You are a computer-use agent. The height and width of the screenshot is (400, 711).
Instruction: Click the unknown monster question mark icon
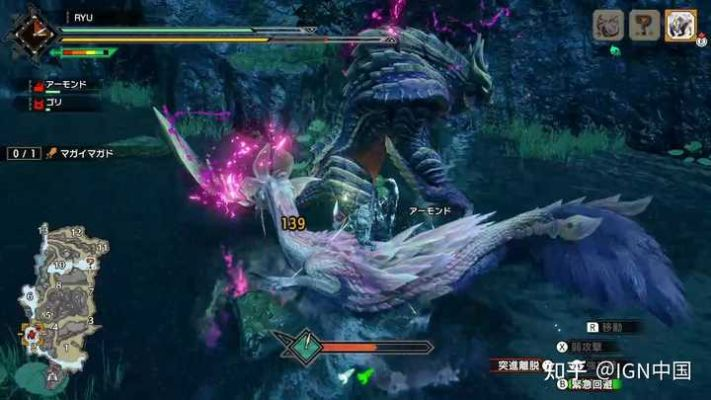[644, 25]
